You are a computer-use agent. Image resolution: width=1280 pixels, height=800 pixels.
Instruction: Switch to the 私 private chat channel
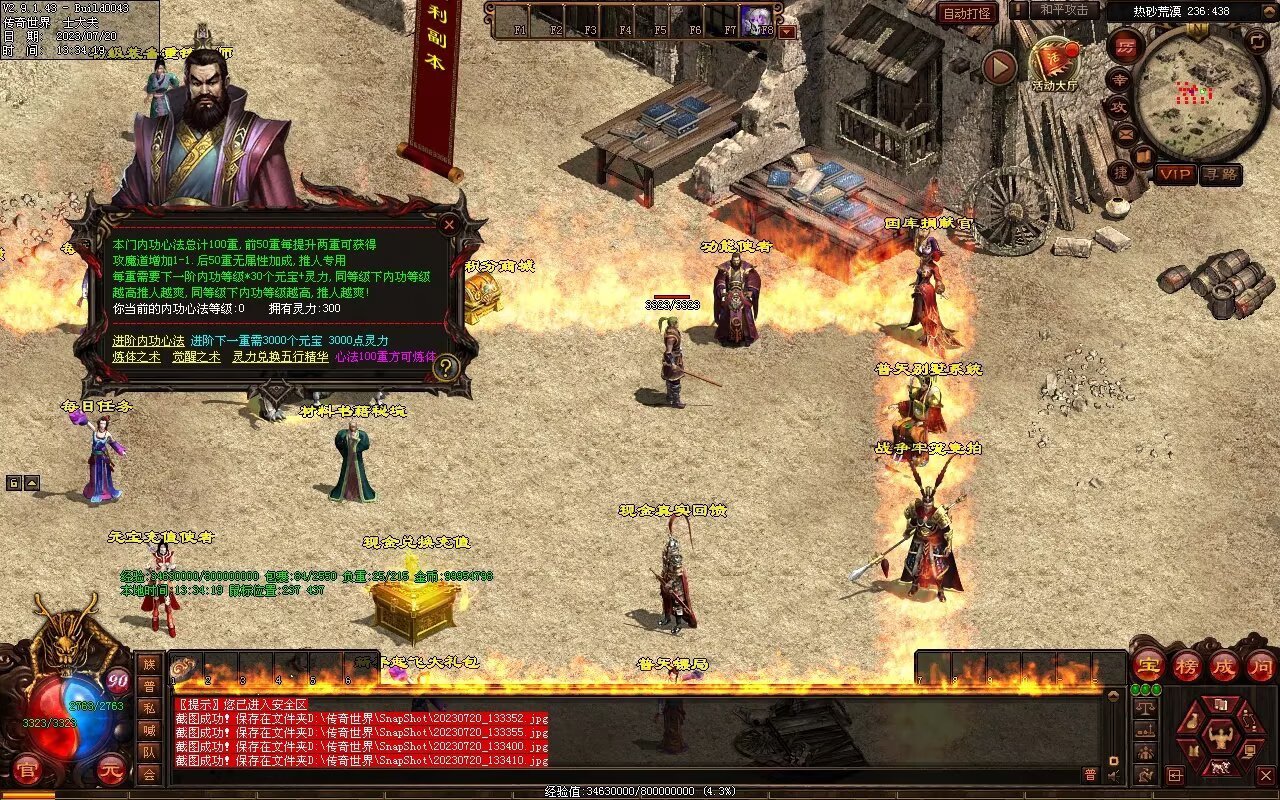coord(149,708)
